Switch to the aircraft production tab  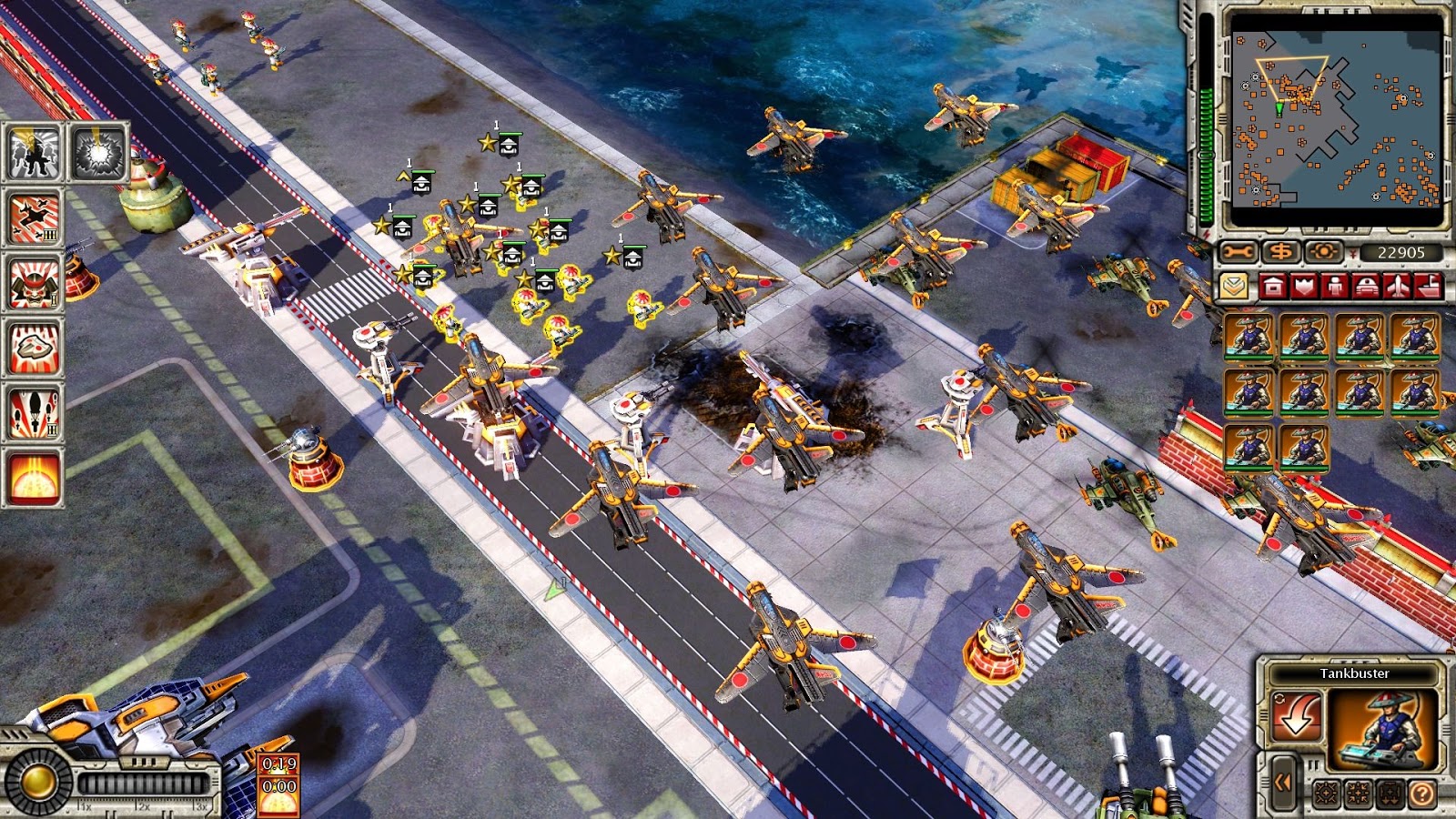point(1397,287)
